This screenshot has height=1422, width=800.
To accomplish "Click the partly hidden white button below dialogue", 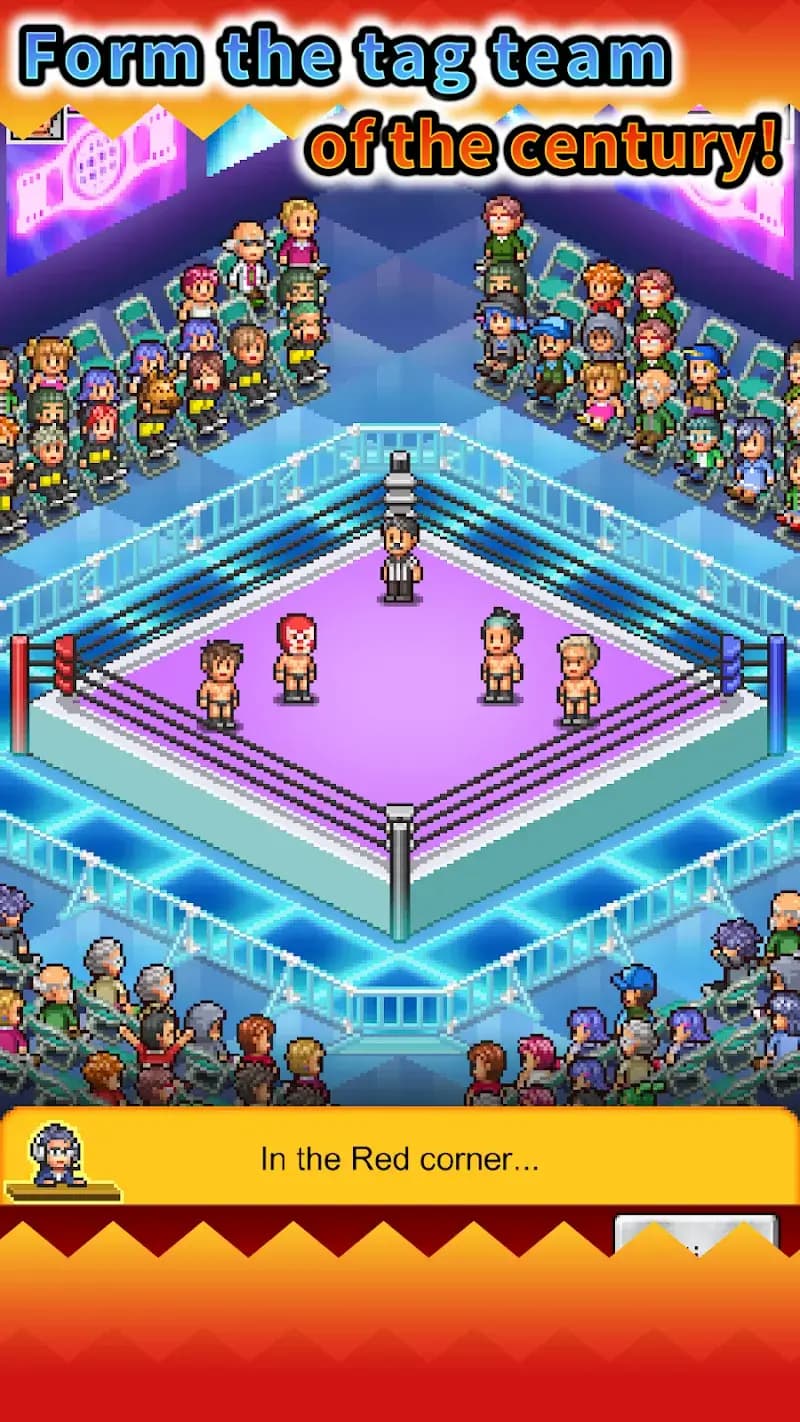I will 695,1231.
